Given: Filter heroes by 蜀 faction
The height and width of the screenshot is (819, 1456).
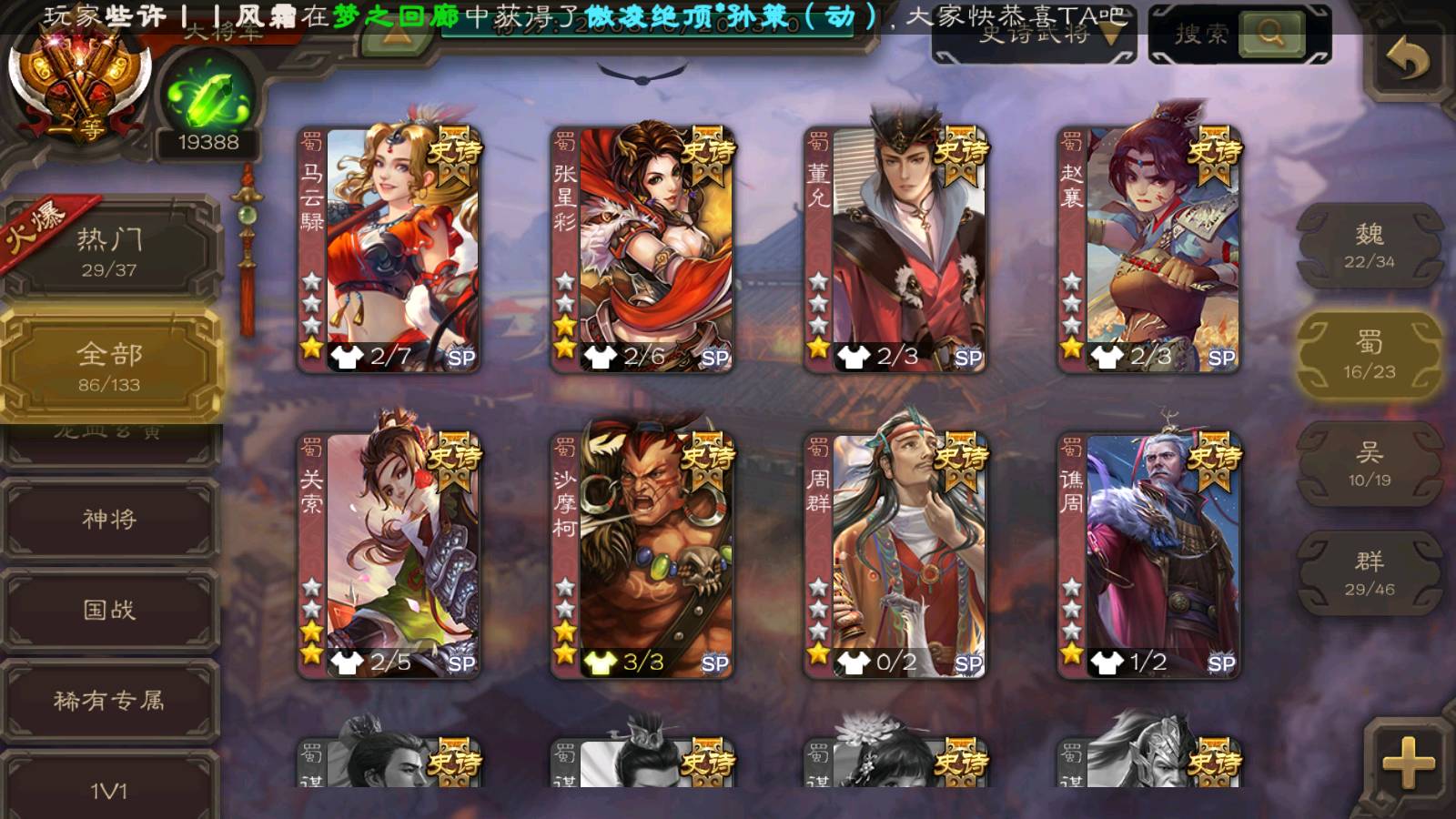Looking at the screenshot, I should pyautogui.click(x=1370, y=355).
